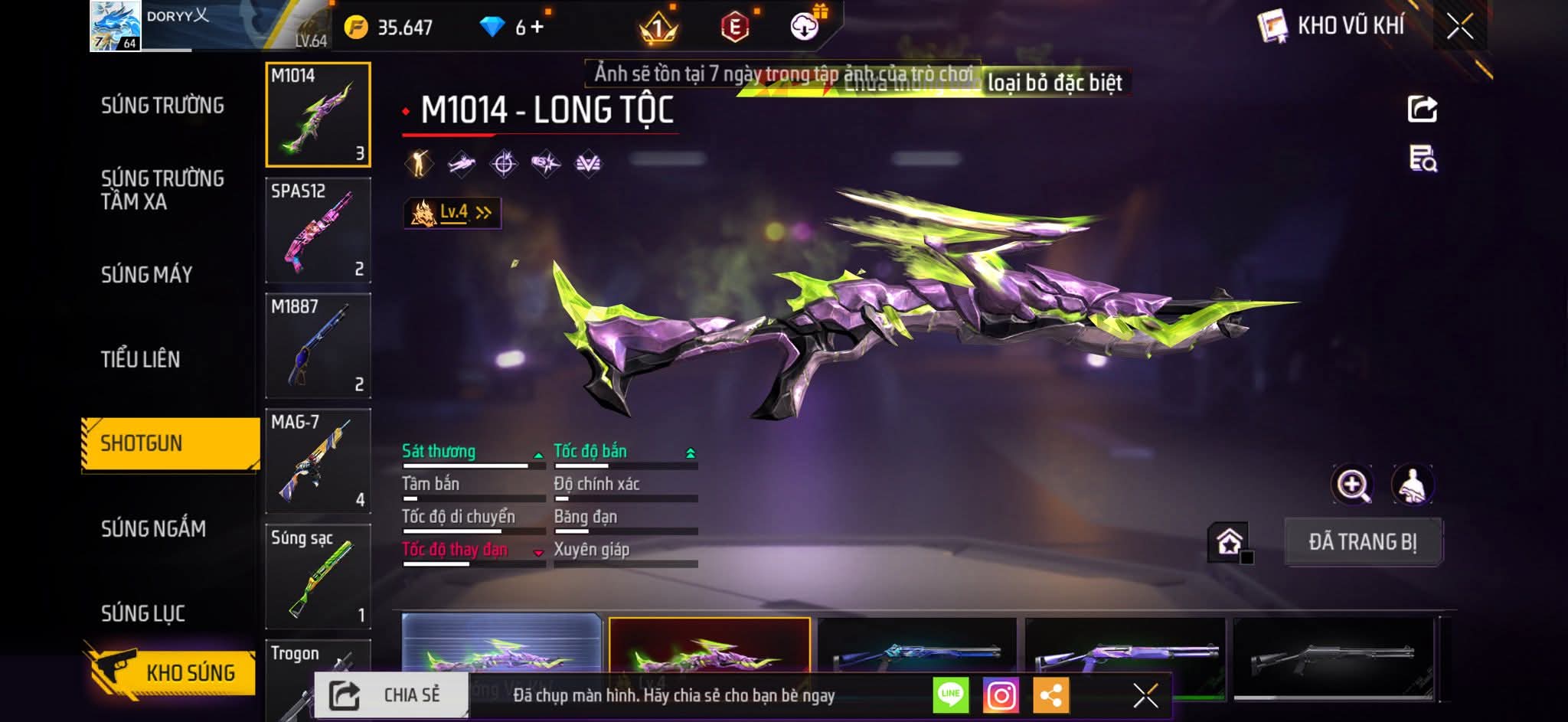Click the ĐÃ TRANG BỊ button
Screen dimensions: 1568x722
pyautogui.click(x=1363, y=542)
